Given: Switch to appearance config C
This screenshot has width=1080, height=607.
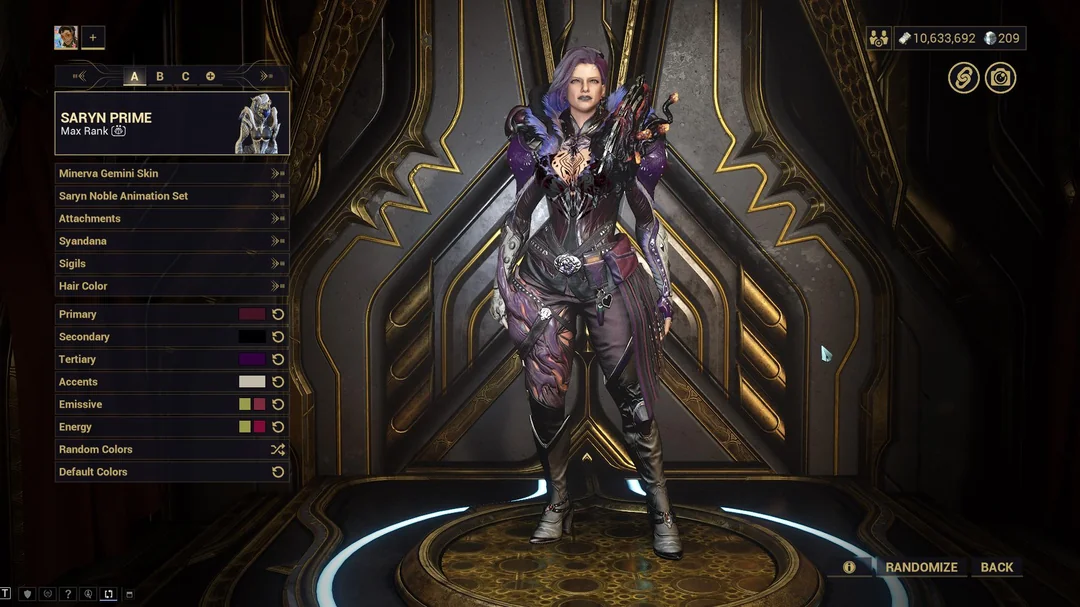Looking at the screenshot, I should tap(185, 76).
